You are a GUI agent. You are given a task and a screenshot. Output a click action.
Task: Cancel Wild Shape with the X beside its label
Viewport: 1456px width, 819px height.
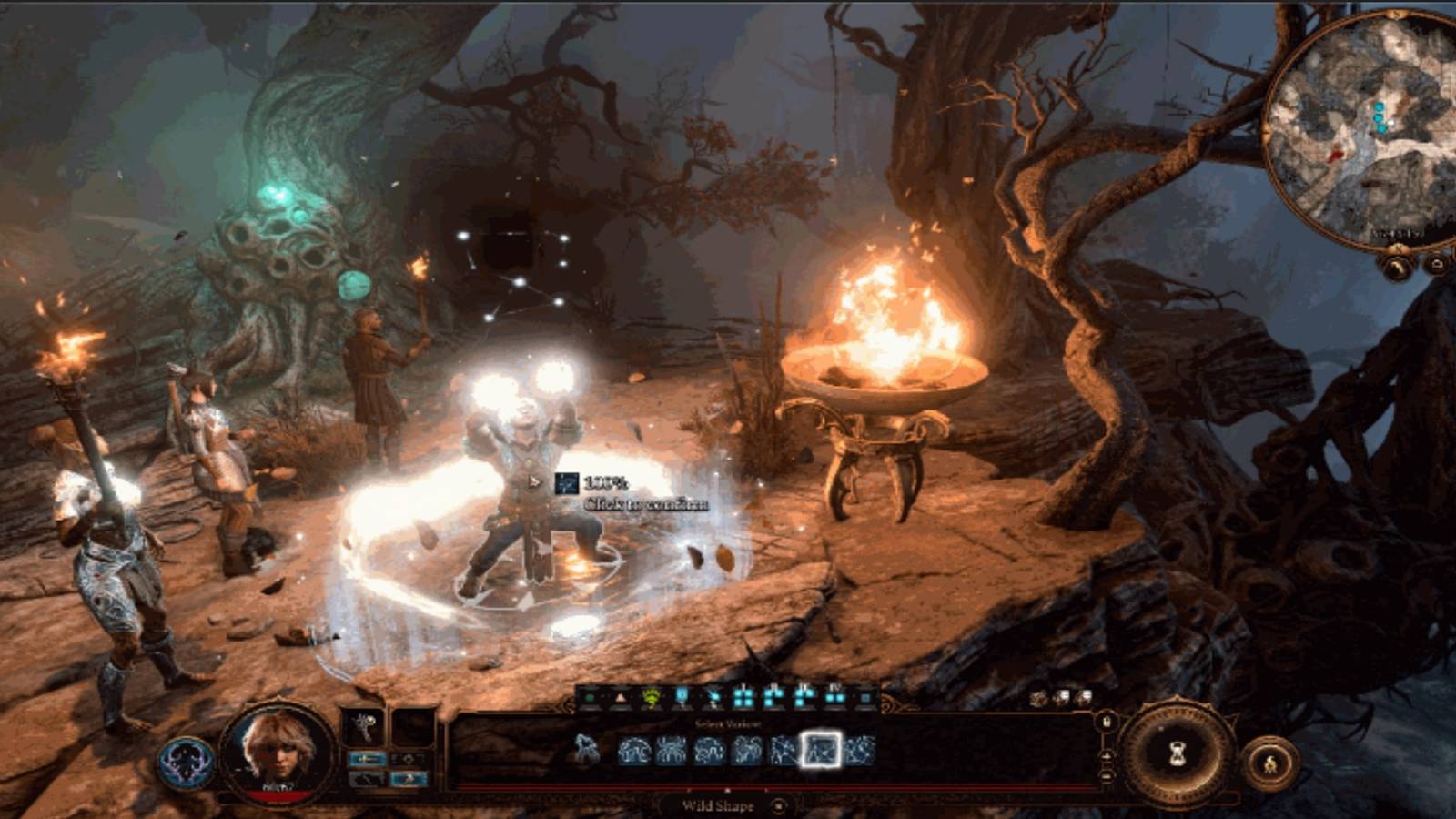click(x=779, y=806)
